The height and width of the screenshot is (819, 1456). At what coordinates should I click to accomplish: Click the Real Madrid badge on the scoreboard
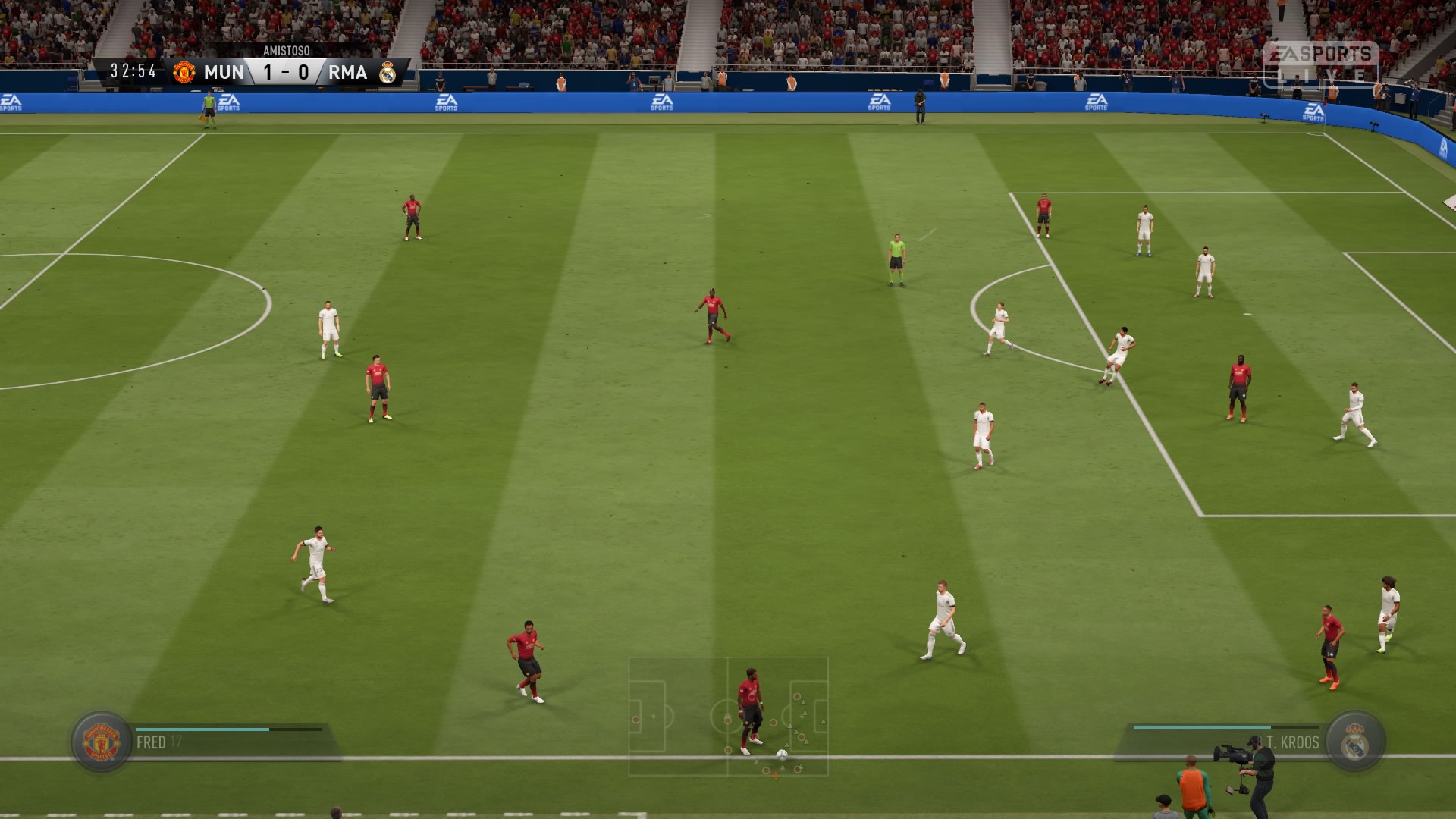(388, 72)
